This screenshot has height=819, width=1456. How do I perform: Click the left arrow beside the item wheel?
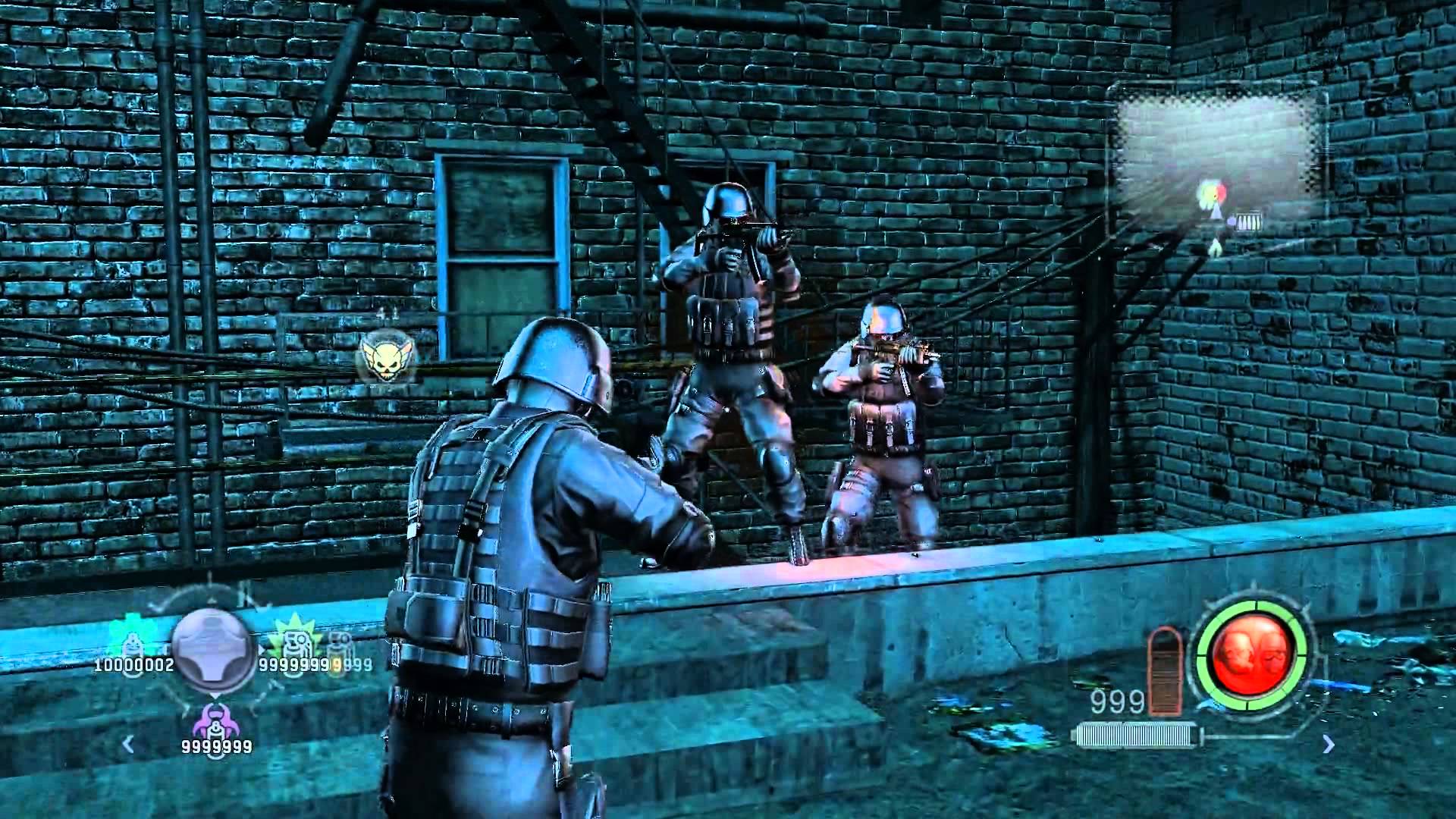click(128, 744)
